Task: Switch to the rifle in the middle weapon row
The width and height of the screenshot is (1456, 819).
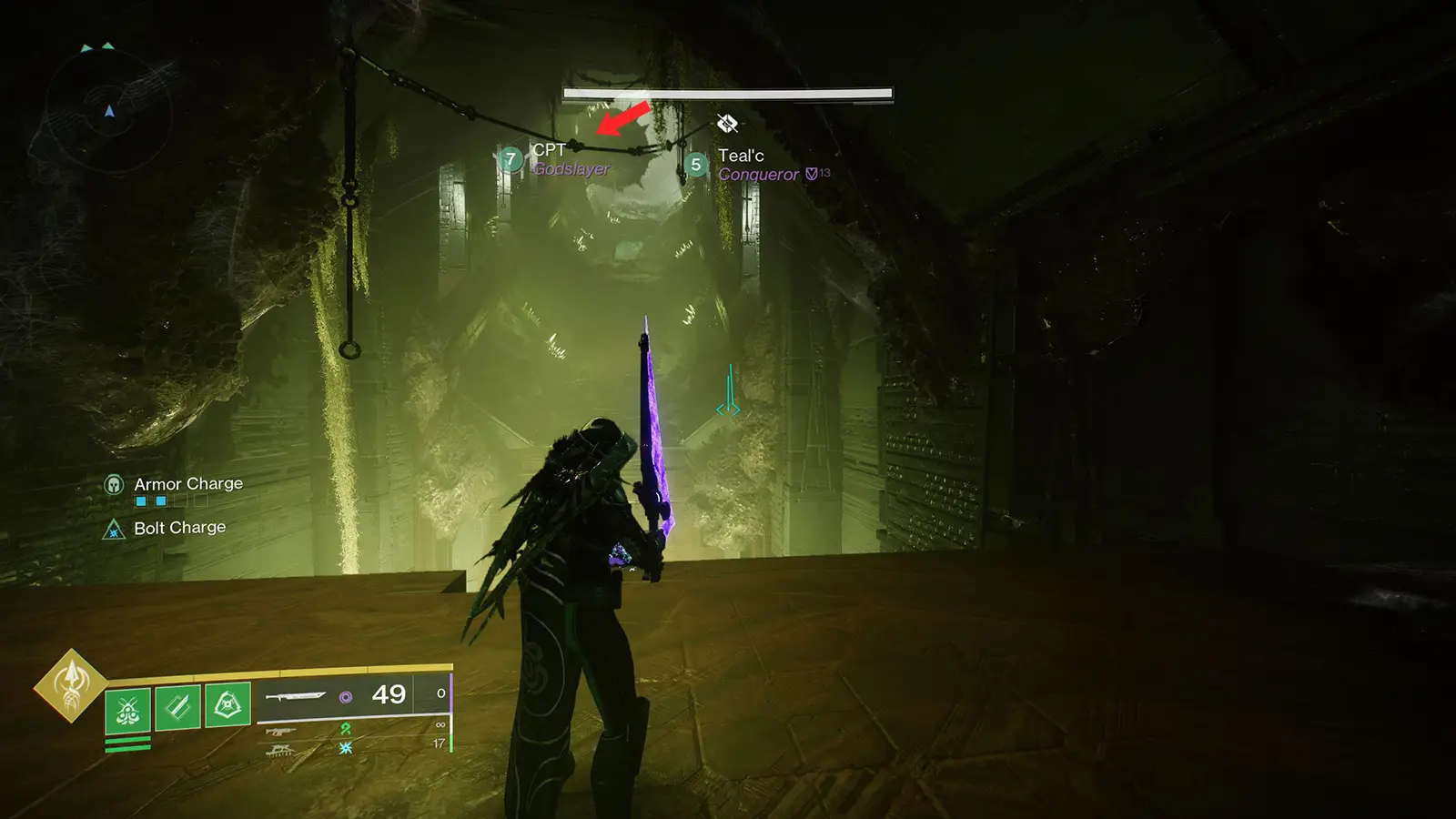Action: tap(280, 731)
